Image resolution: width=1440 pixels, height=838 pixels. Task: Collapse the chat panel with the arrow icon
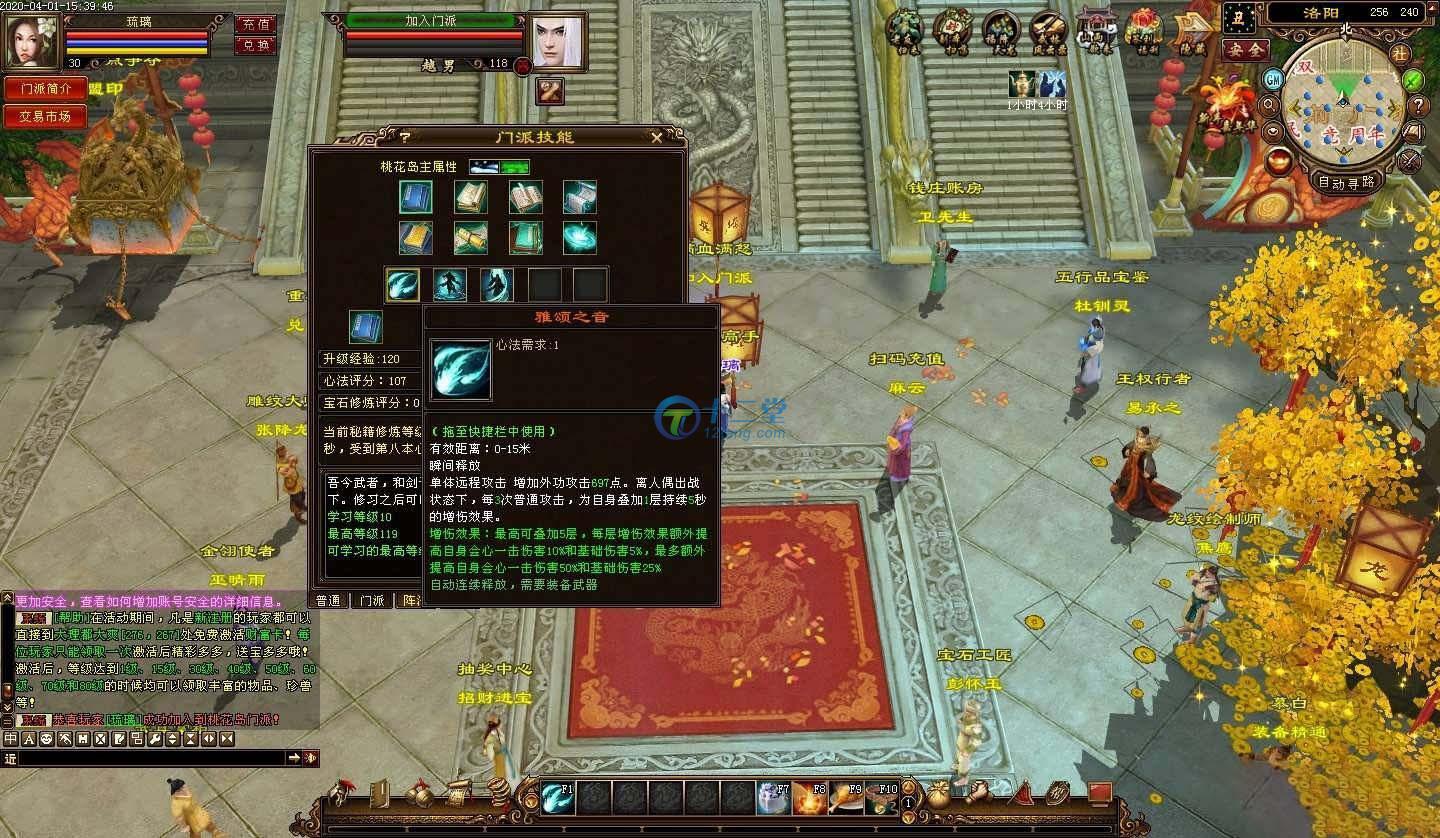click(x=192, y=740)
